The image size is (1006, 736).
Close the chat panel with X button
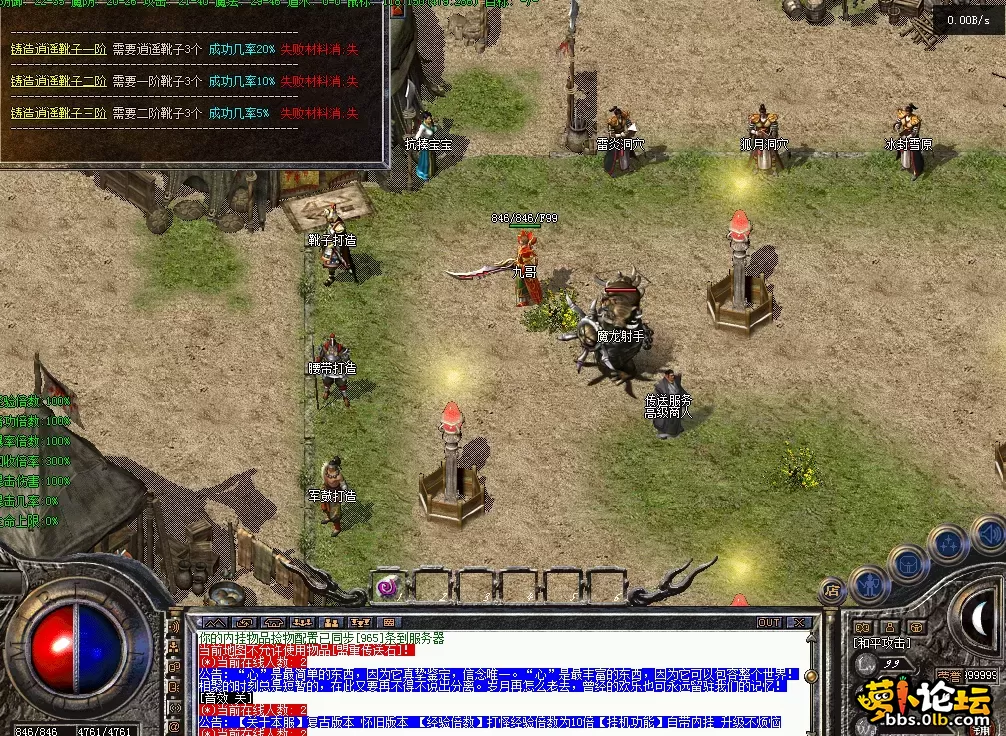point(801,622)
